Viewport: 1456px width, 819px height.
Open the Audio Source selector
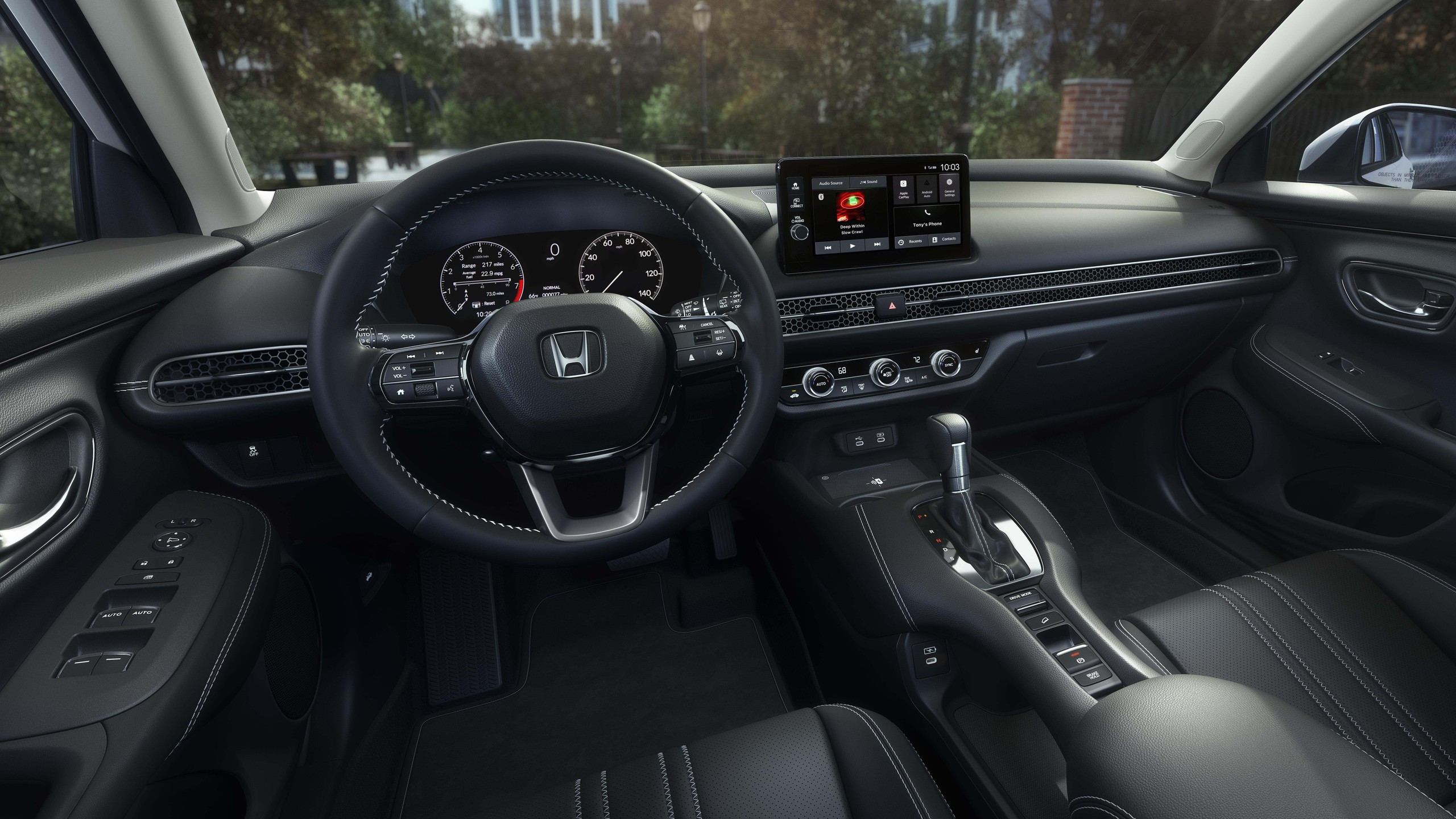[831, 183]
